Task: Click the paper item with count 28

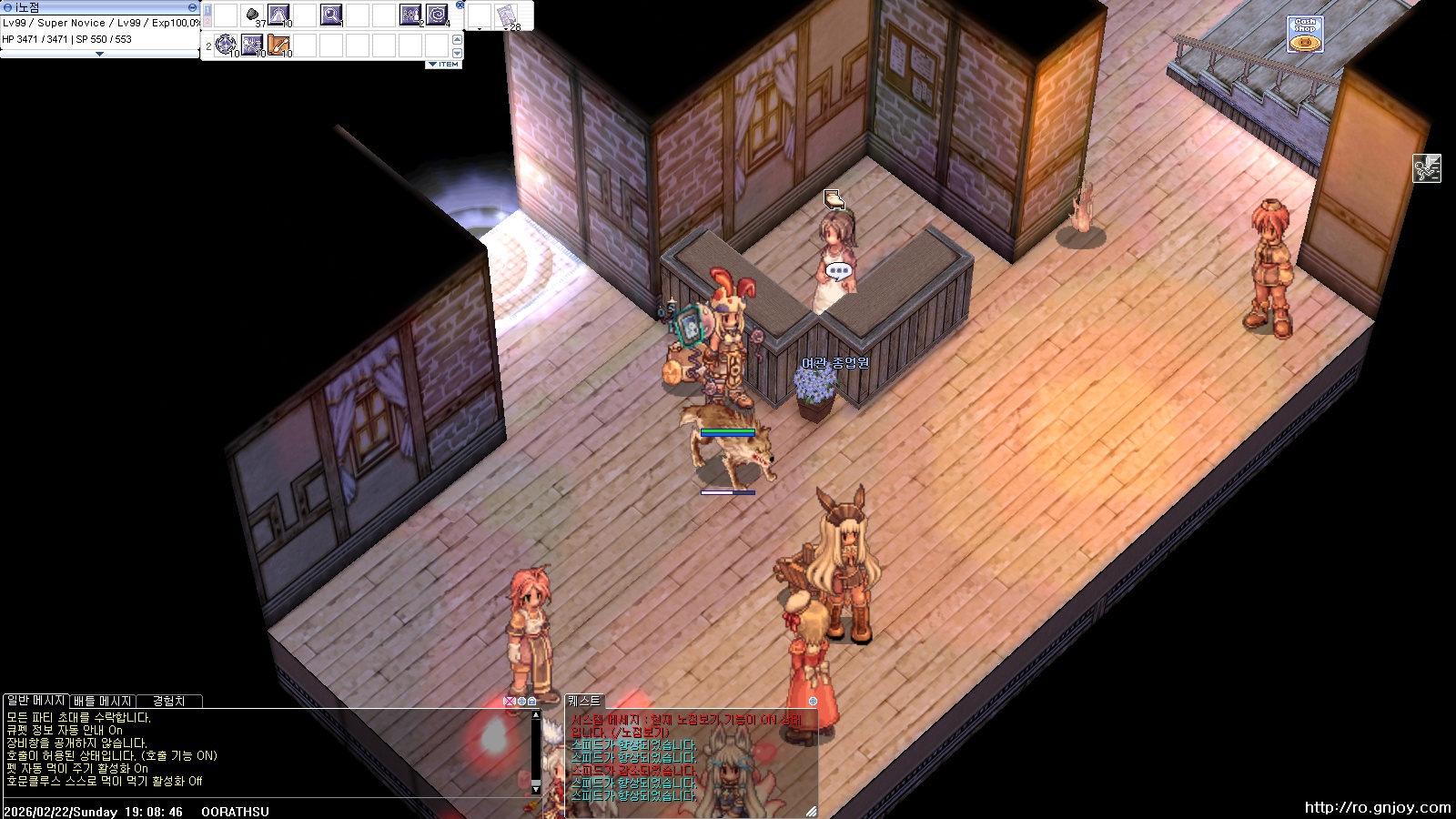Action: pyautogui.click(x=506, y=15)
